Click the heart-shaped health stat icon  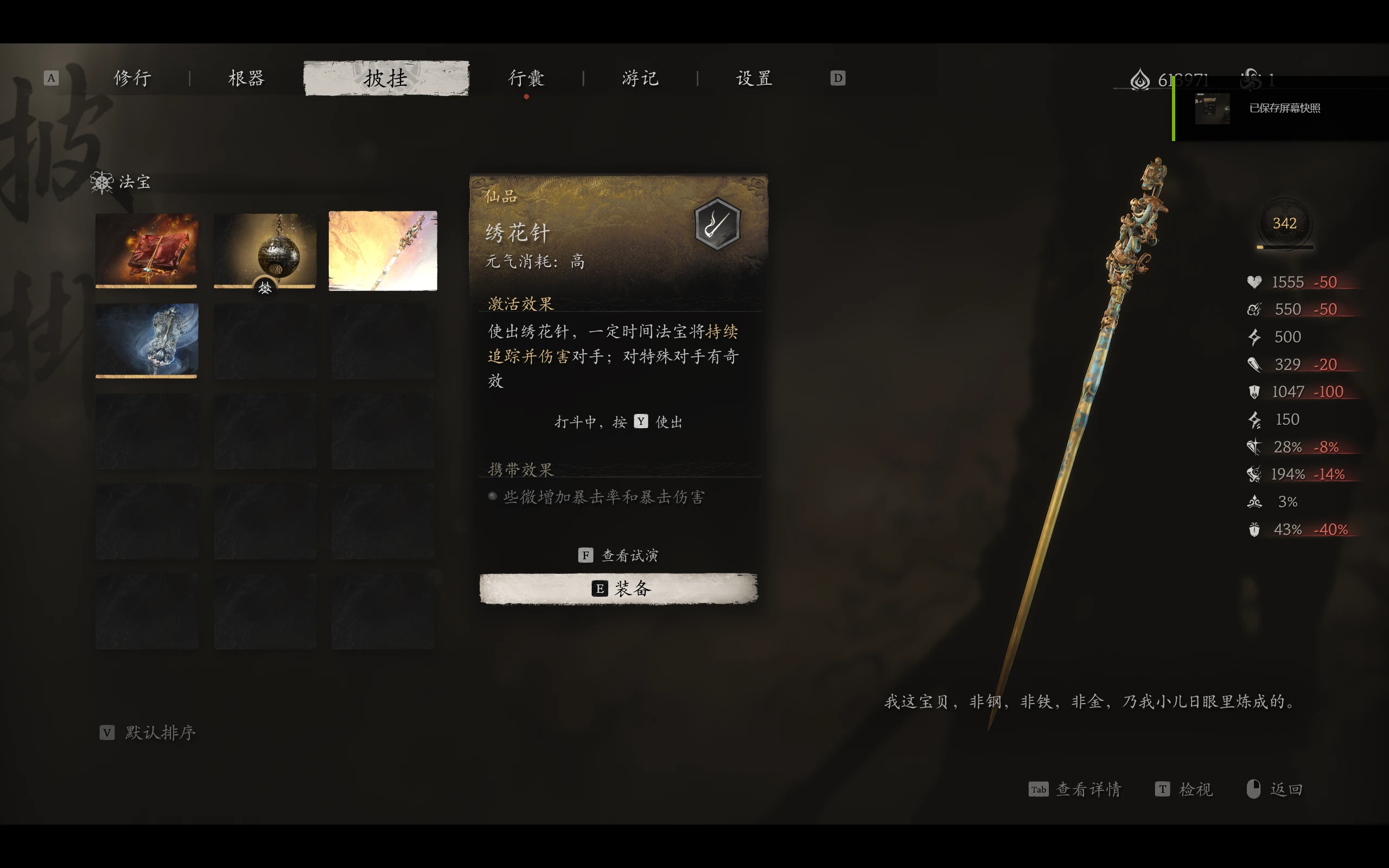[x=1256, y=282]
